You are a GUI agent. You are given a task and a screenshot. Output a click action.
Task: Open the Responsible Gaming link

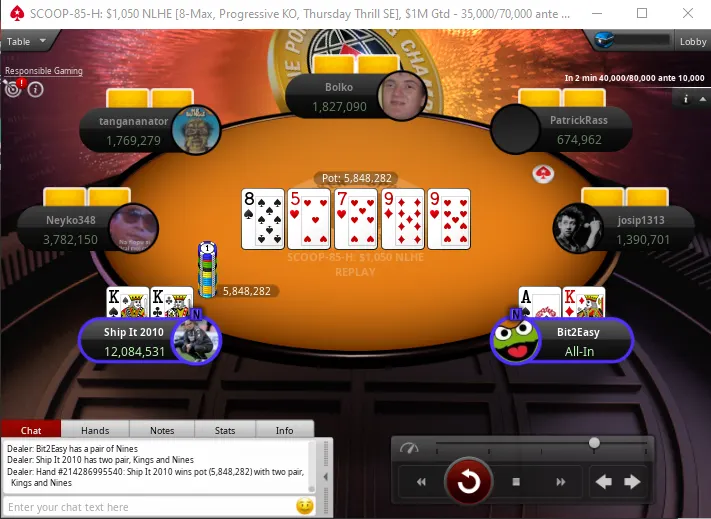point(43,71)
